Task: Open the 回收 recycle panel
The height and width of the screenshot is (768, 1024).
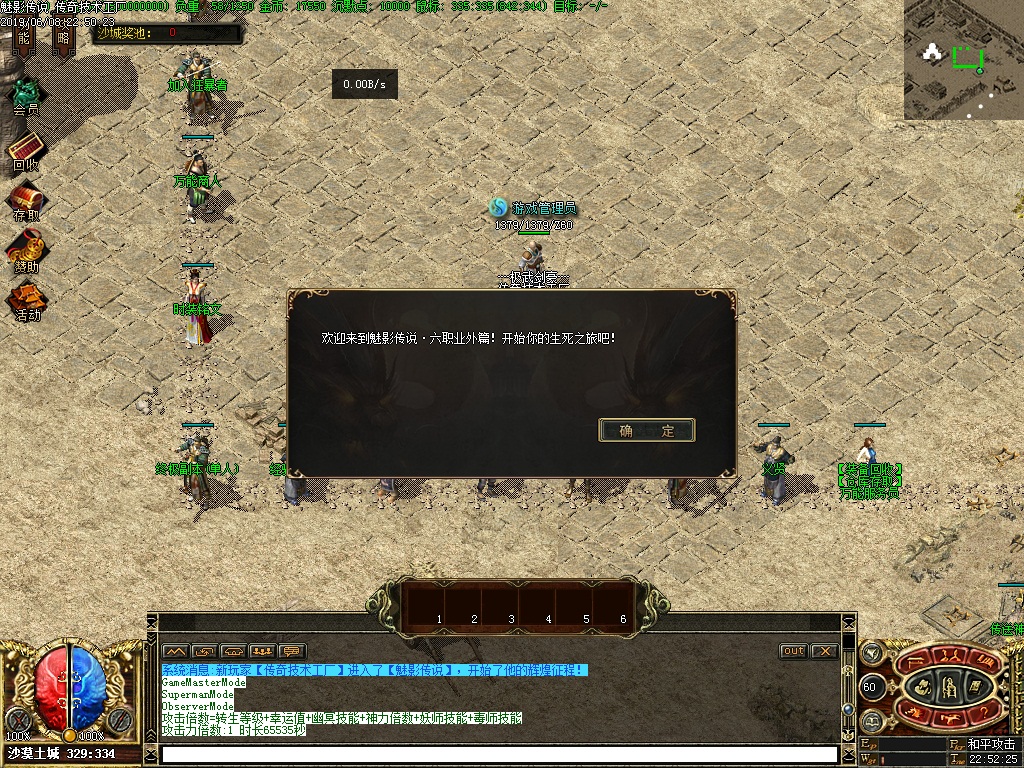Action: point(26,150)
